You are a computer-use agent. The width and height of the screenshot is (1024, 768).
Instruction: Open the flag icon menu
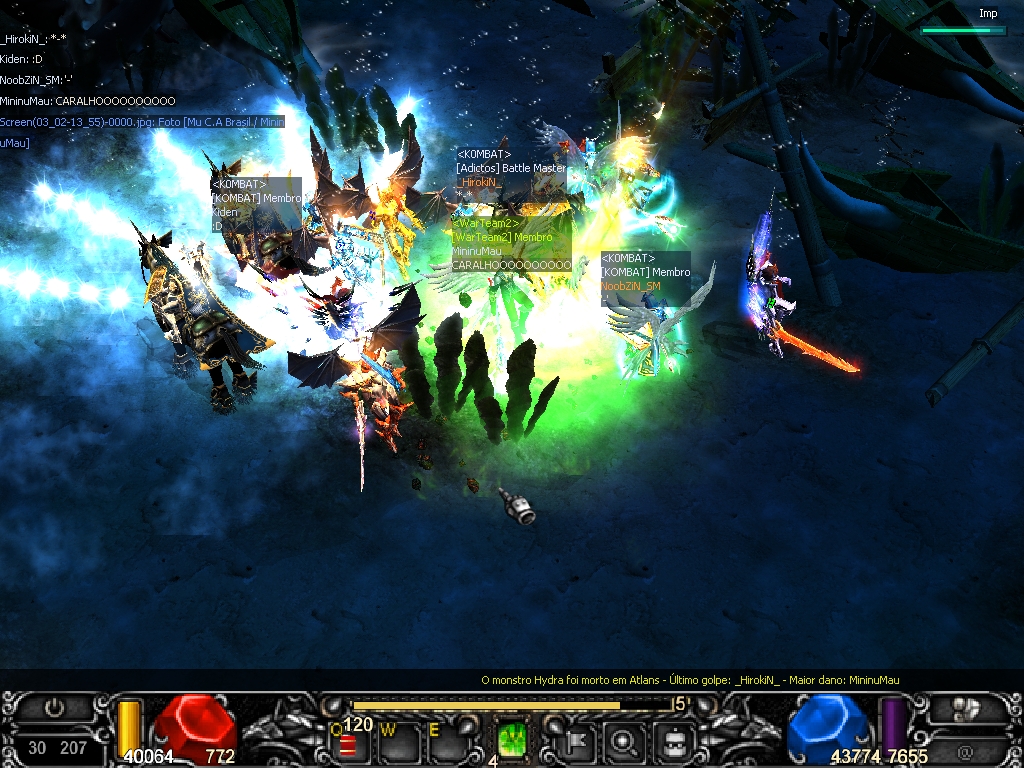coord(579,741)
